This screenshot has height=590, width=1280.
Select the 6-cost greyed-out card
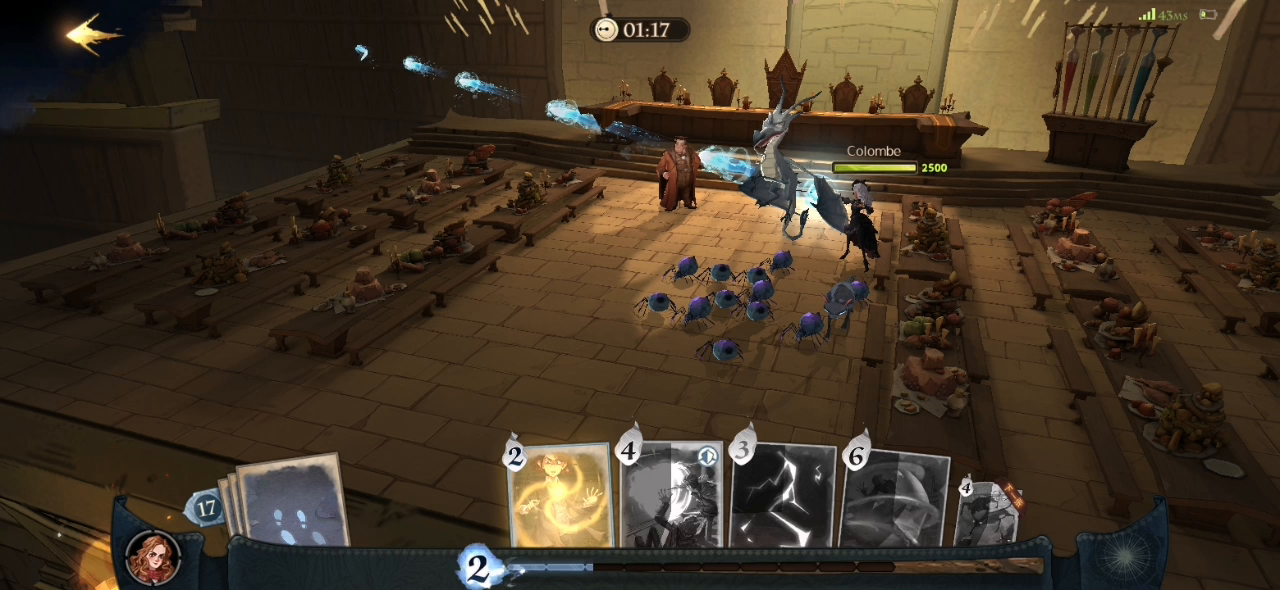tap(896, 498)
